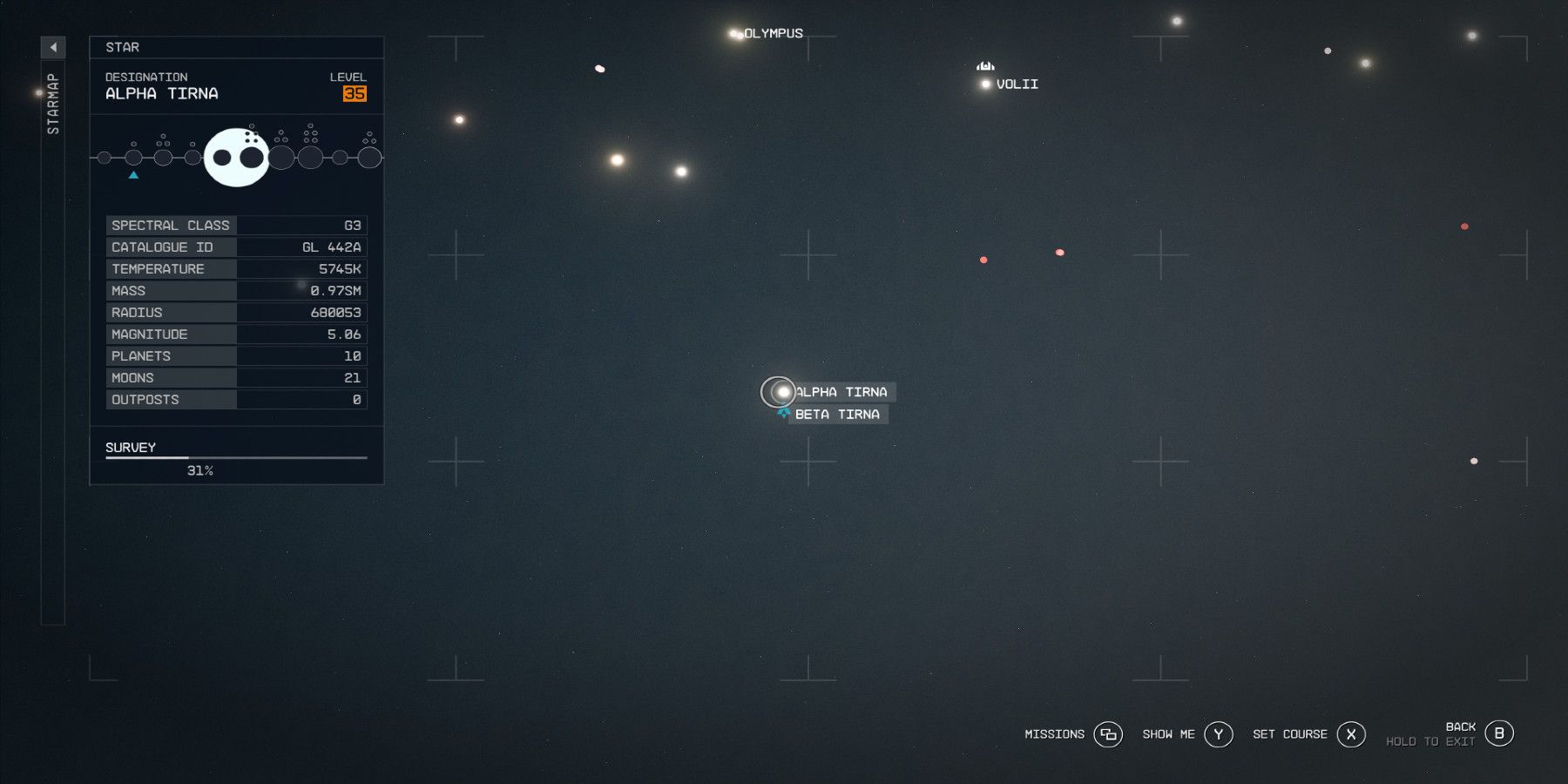Click the SET COURSE button
1568x784 pixels.
(x=1289, y=734)
